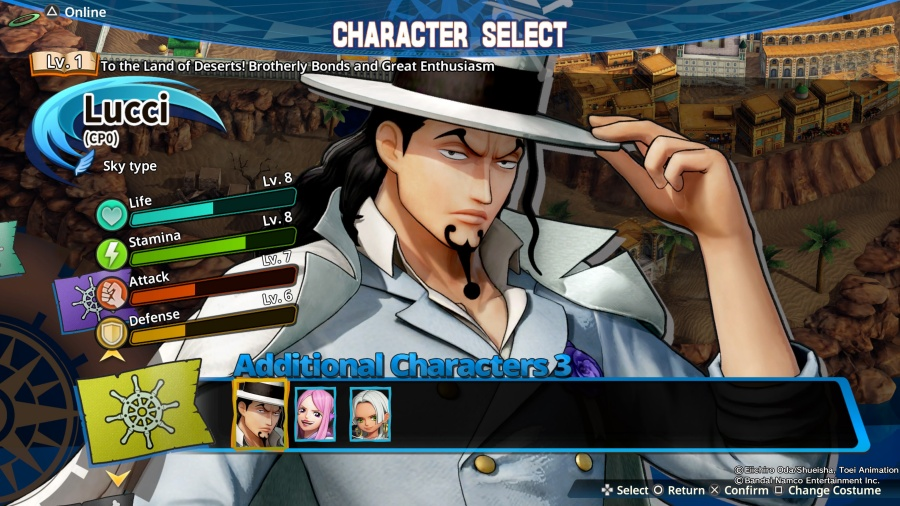Click the down arrow below the yellow flag
The width and height of the screenshot is (900, 506).
(x=118, y=479)
